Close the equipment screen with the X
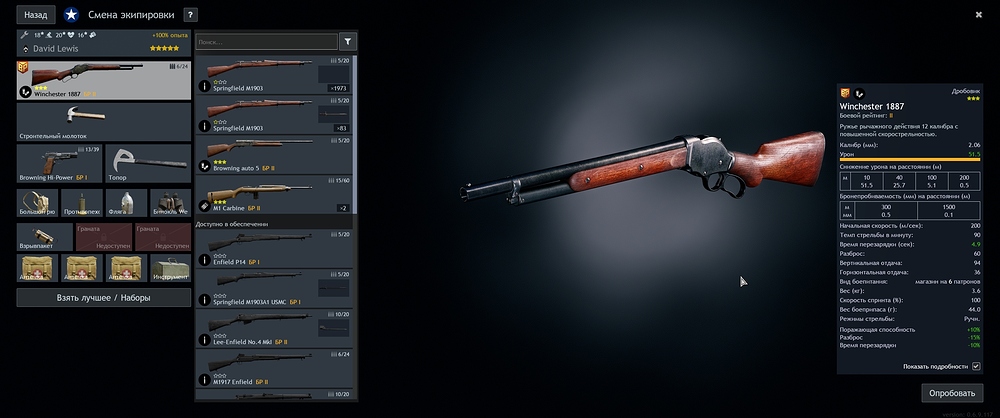This screenshot has height=418, width=1000. (x=978, y=14)
